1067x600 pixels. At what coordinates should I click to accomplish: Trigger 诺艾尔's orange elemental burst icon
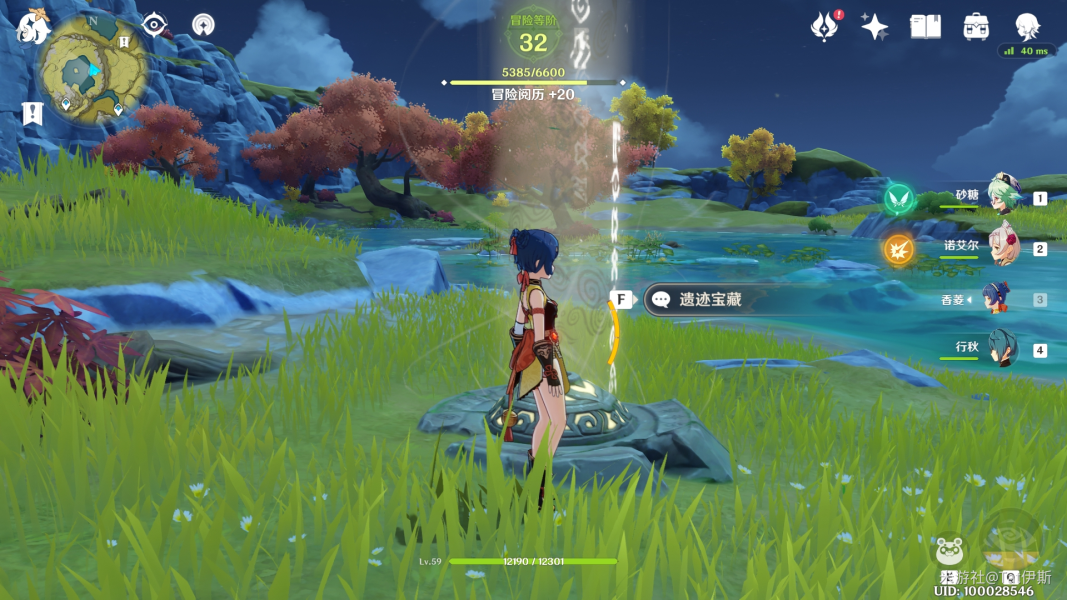pos(900,248)
